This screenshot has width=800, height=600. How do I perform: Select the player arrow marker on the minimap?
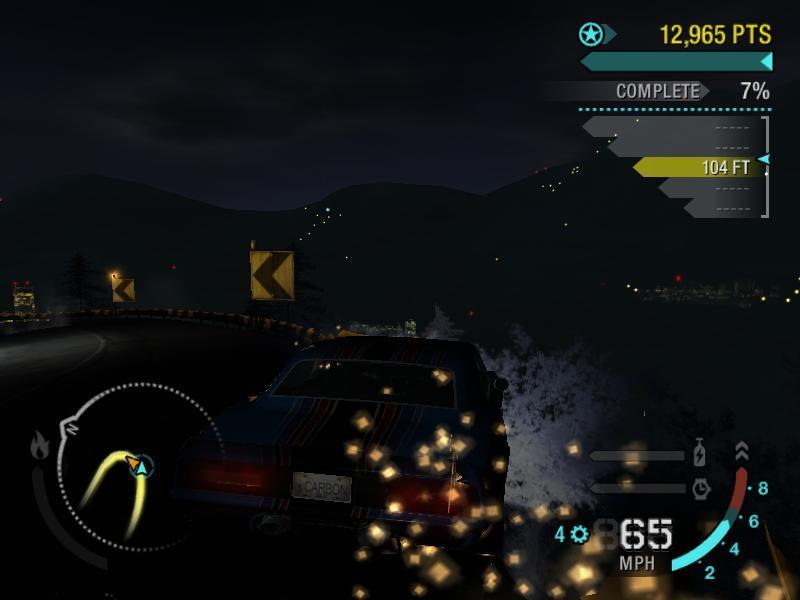[x=138, y=465]
